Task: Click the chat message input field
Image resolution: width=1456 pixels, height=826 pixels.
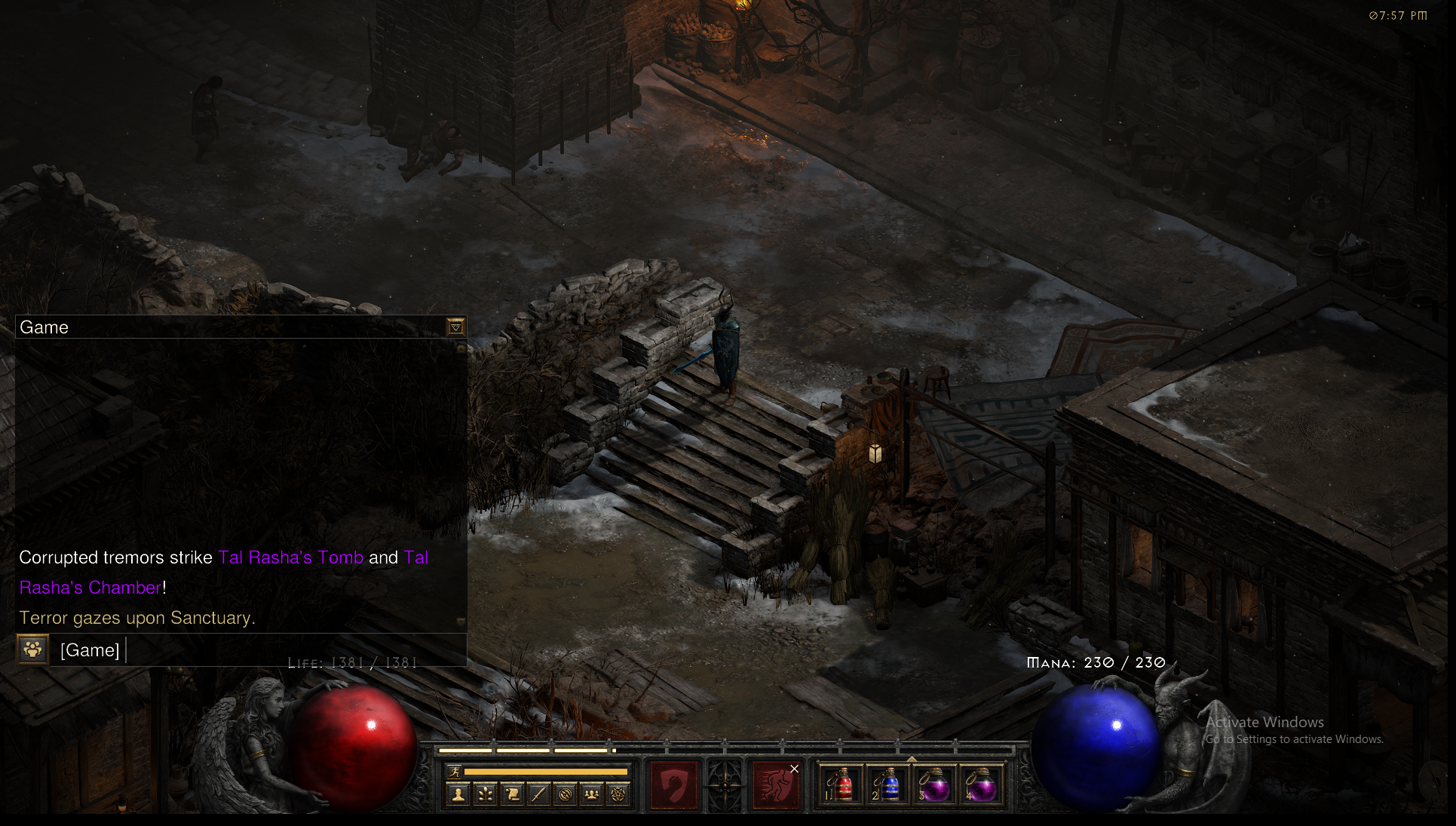Action: coord(287,650)
